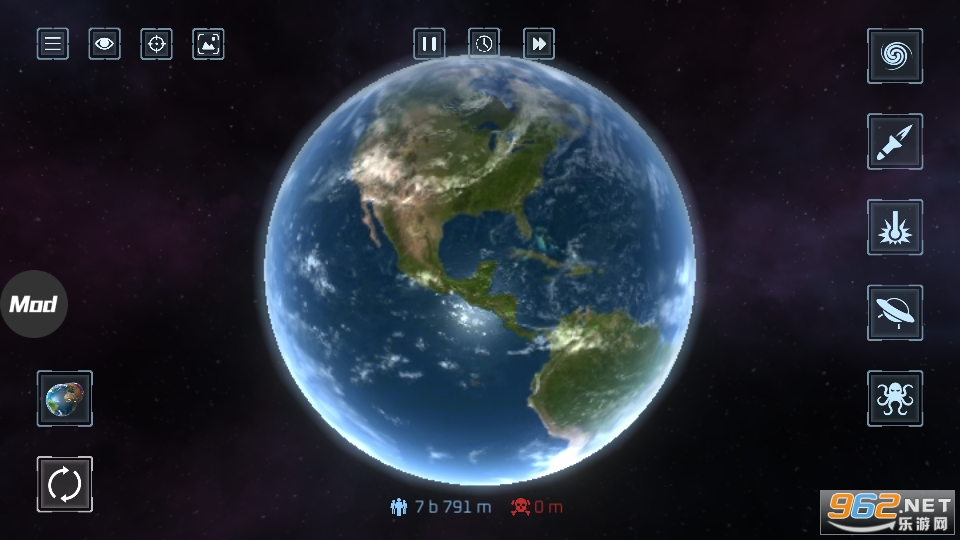Open the clock time control
The image size is (960, 540).
point(484,44)
